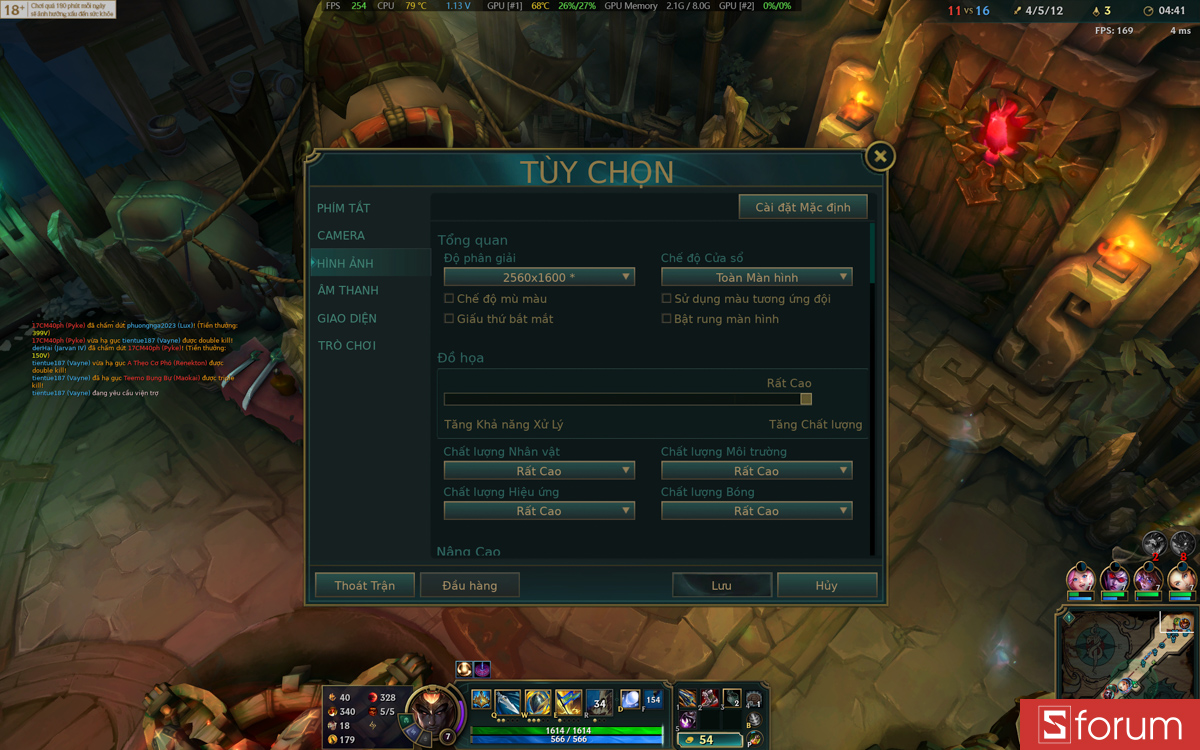Toggle the Chế độ mù màu checkbox
Screen dimensions: 1200x750
click(449, 299)
